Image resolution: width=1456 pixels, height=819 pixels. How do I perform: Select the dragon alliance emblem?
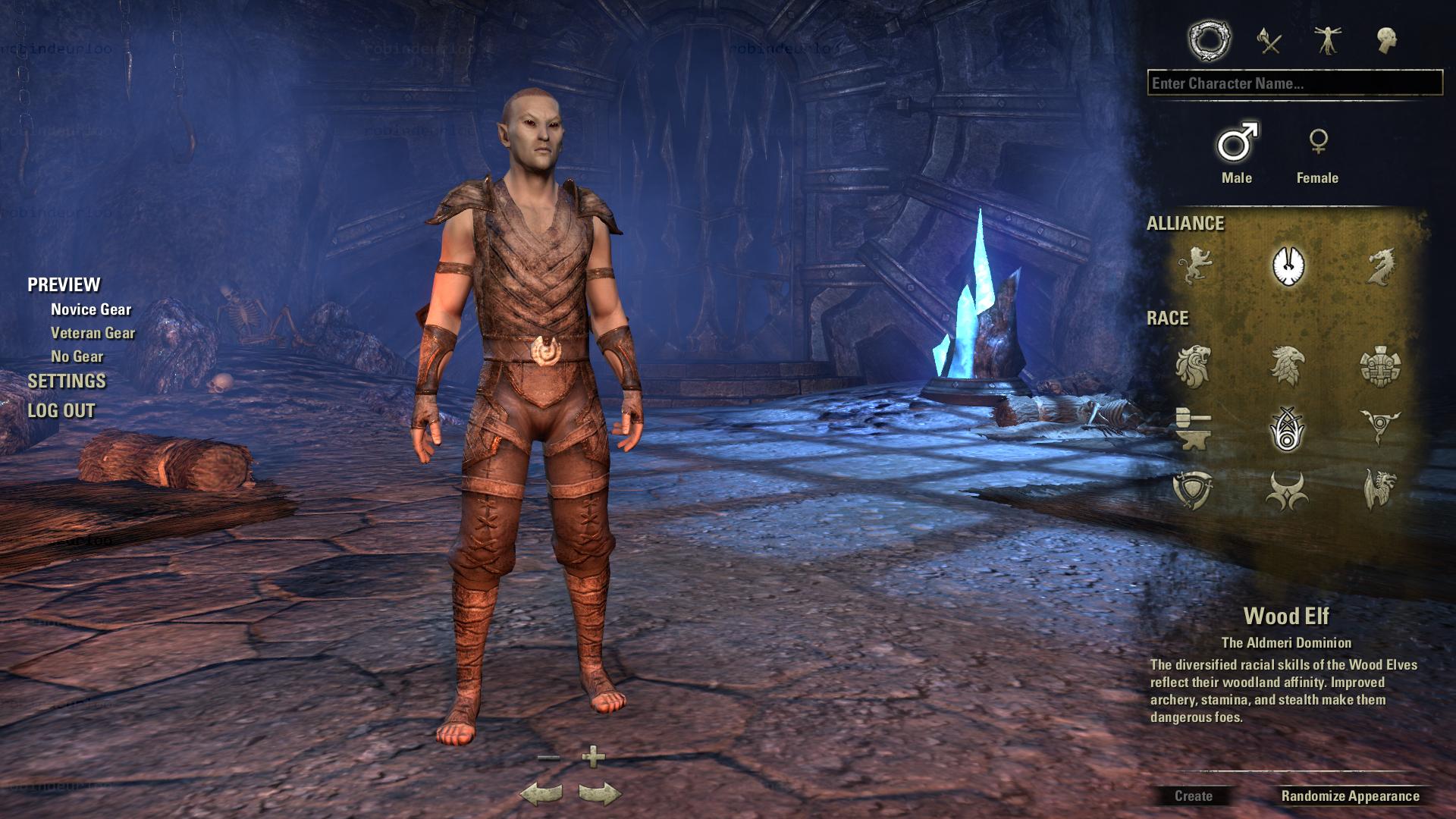click(1379, 266)
